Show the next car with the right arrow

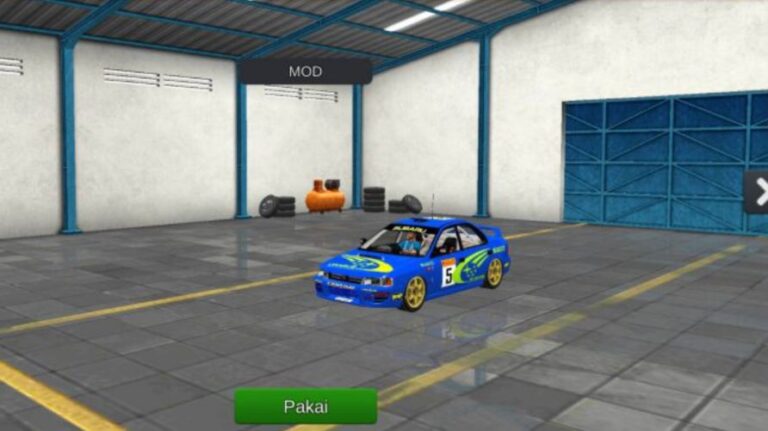(757, 192)
